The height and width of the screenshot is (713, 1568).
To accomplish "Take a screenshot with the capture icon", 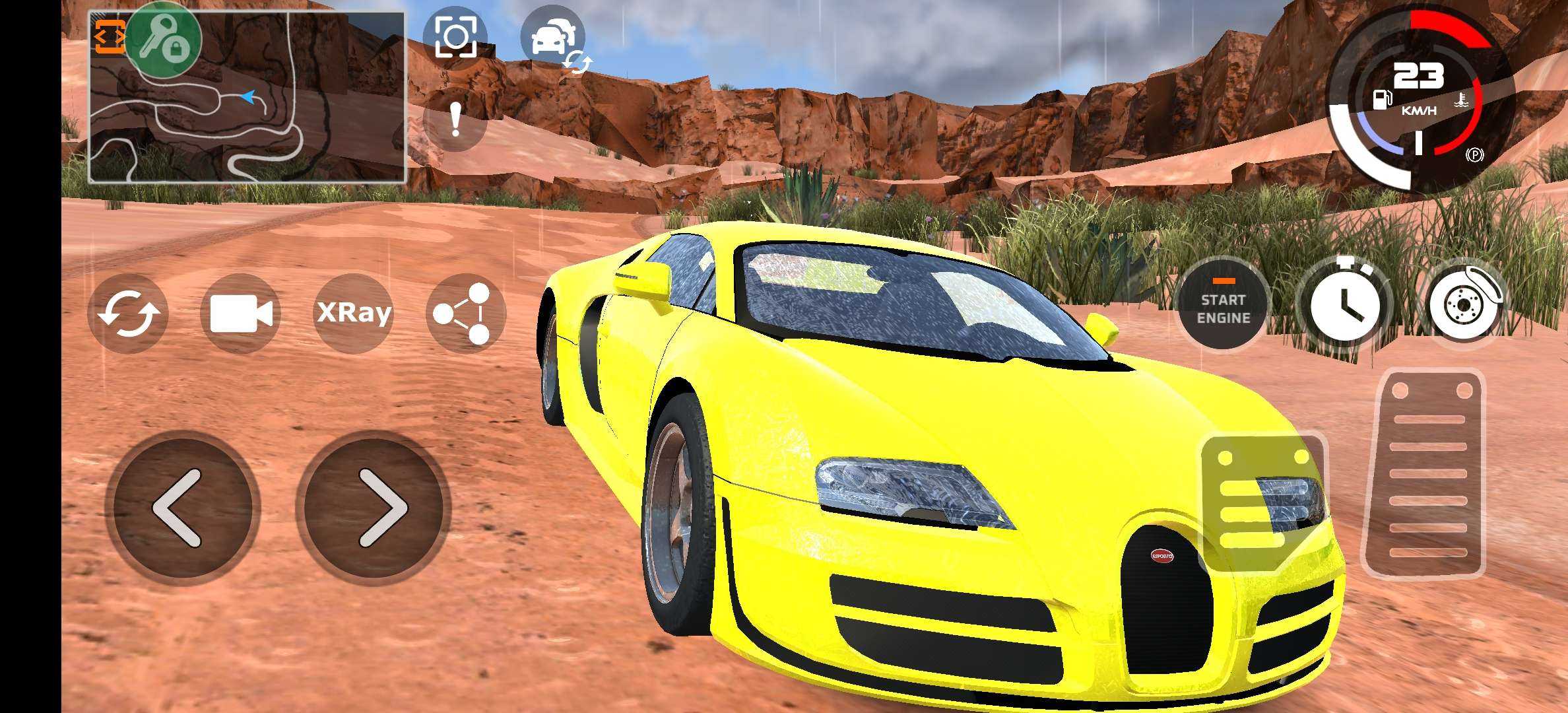I will (455, 36).
